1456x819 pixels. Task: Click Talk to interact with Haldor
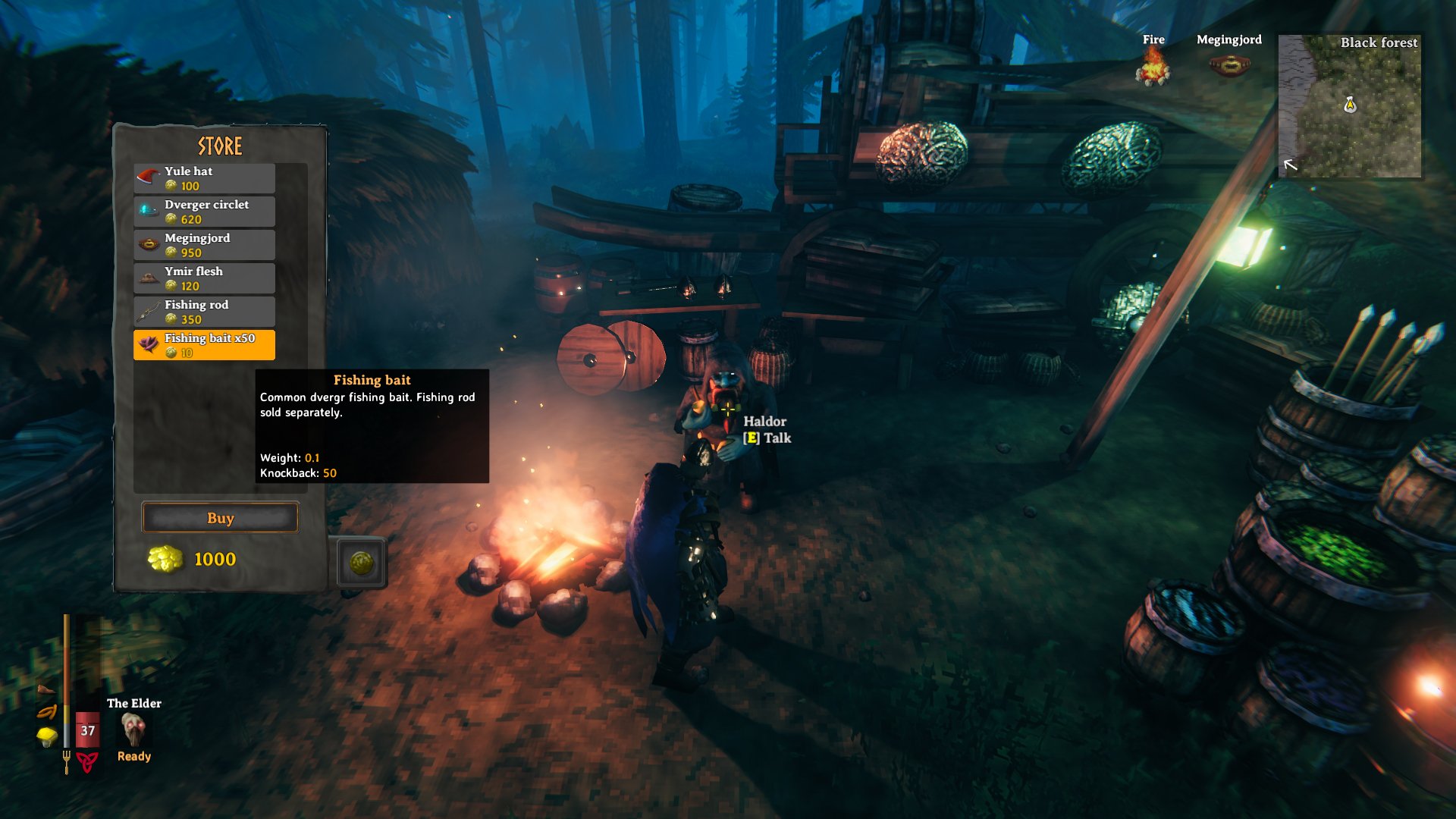pos(767,438)
